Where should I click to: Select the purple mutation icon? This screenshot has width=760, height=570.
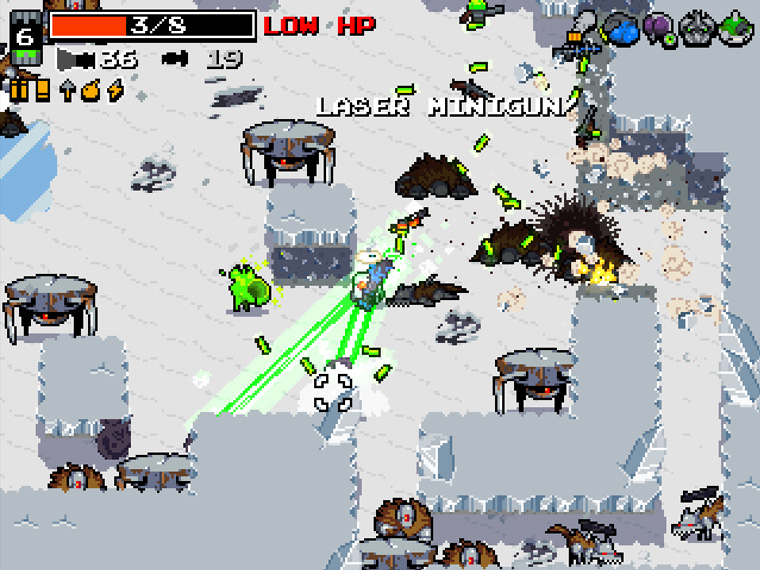659,30
